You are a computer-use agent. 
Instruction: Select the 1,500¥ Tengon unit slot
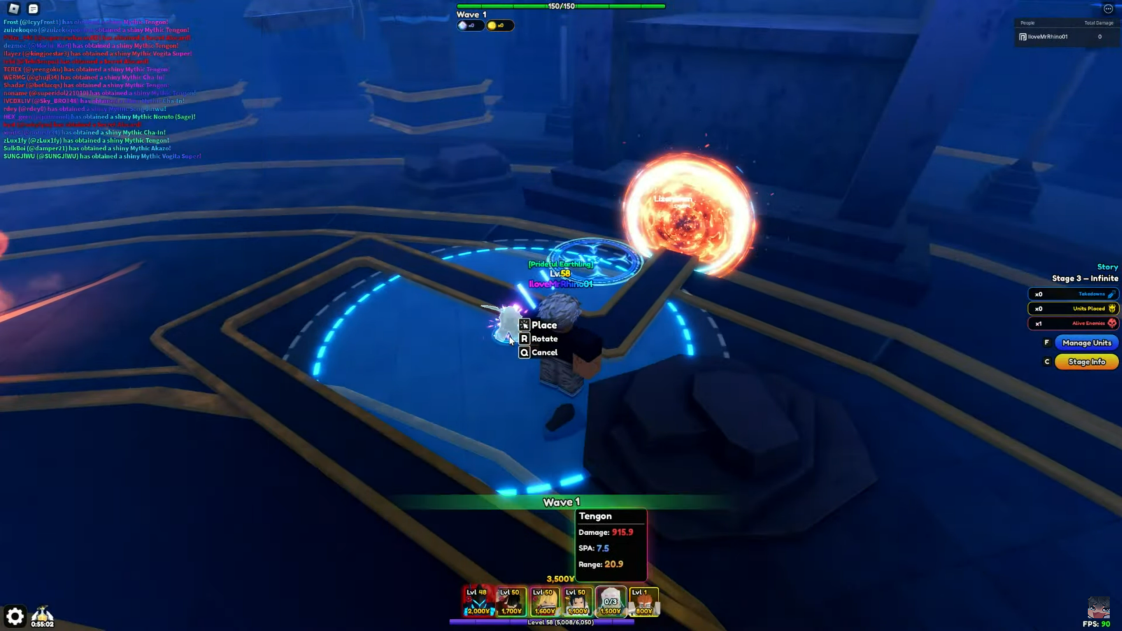[610, 601]
